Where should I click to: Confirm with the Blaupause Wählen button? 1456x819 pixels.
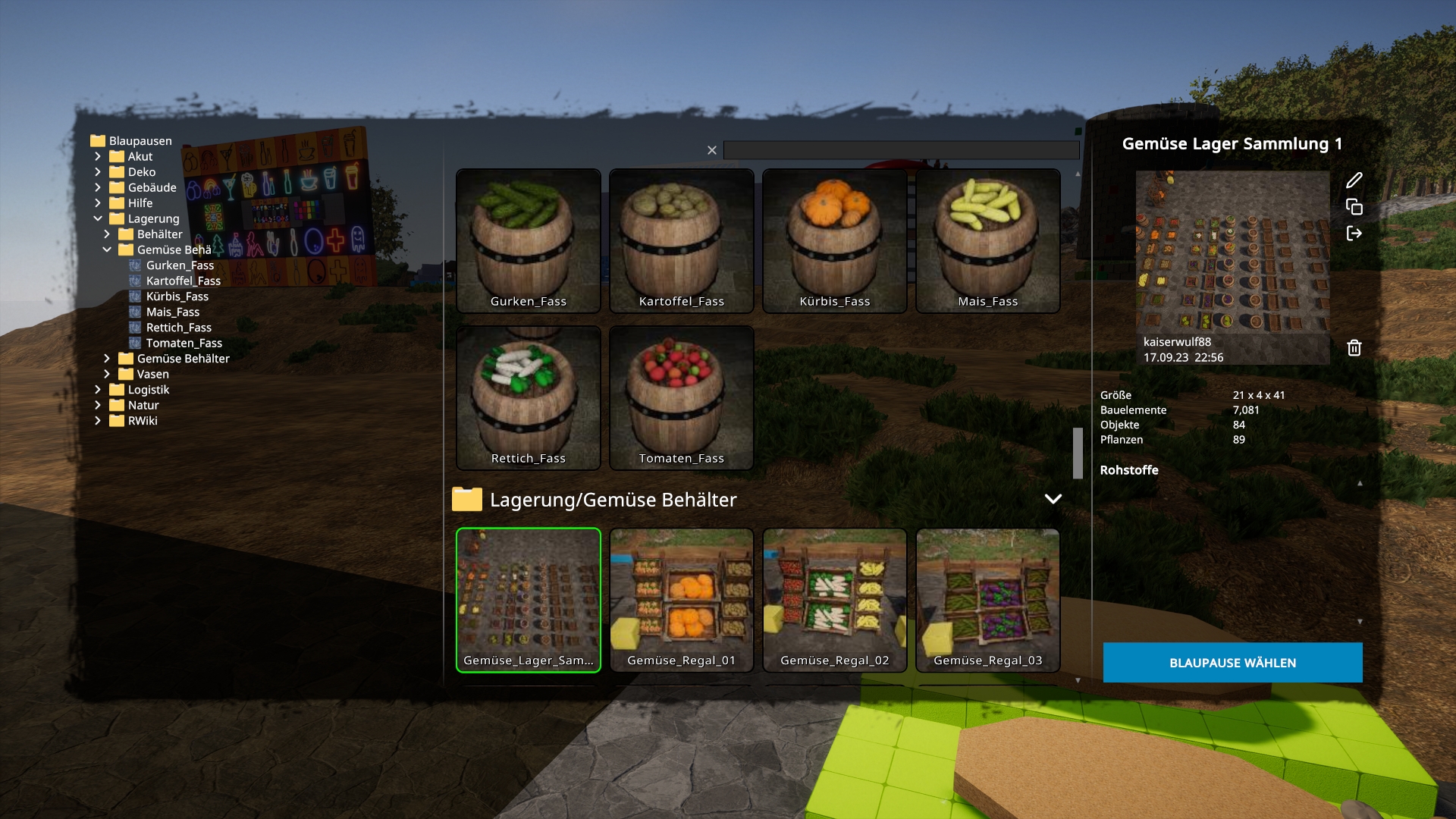[1232, 663]
